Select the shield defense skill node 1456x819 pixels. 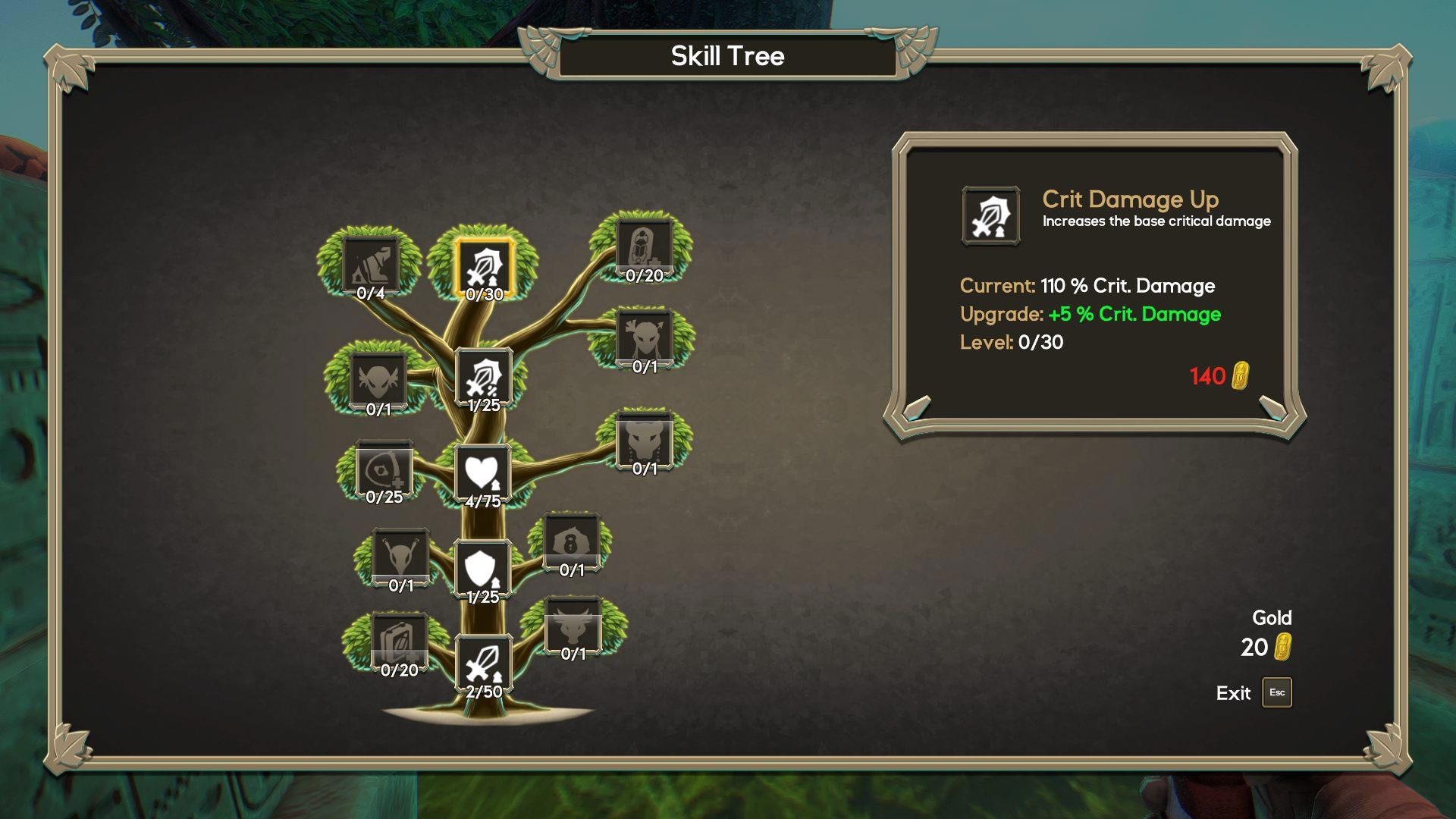tap(482, 569)
